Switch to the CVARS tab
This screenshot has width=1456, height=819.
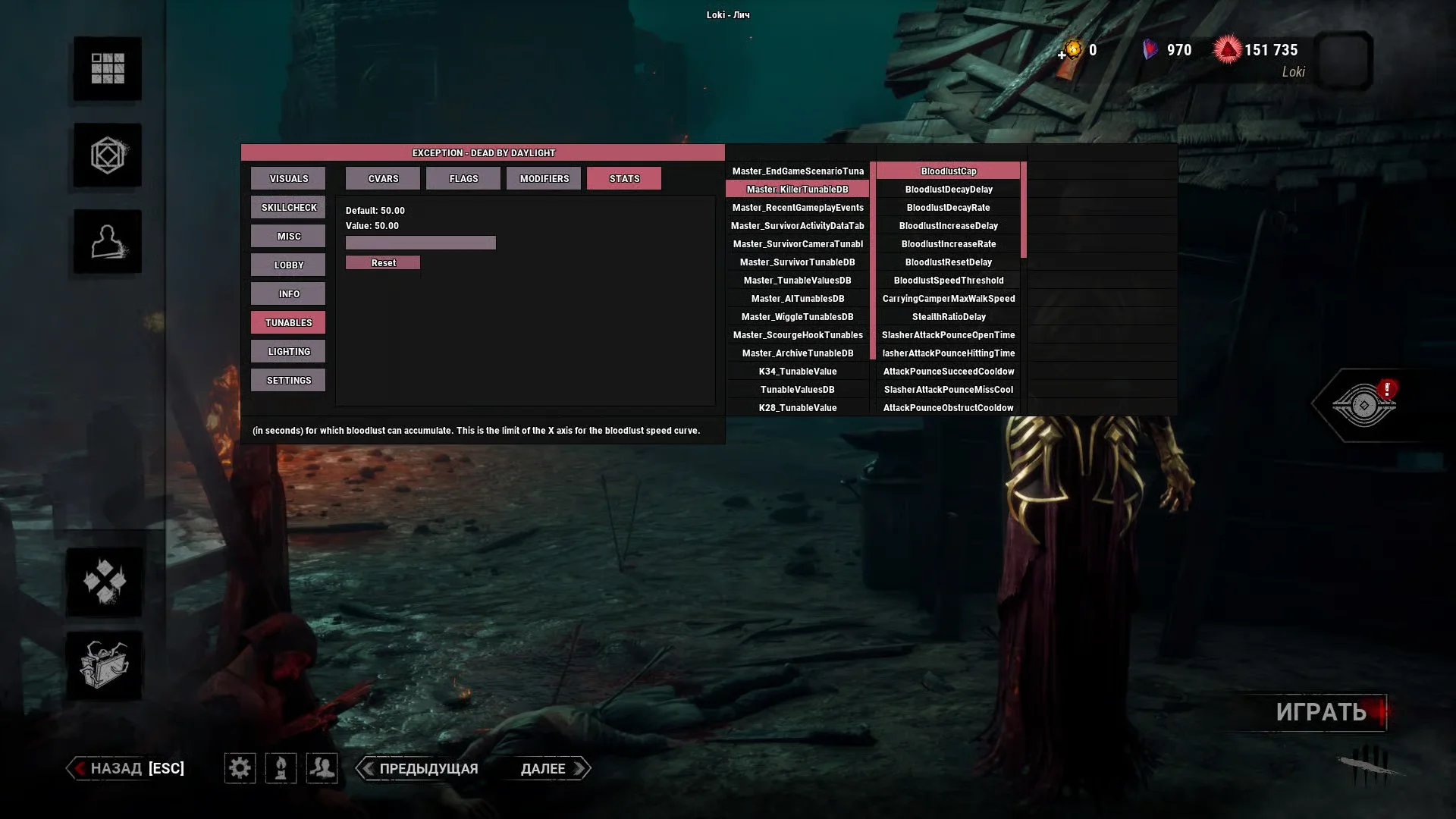pos(383,179)
